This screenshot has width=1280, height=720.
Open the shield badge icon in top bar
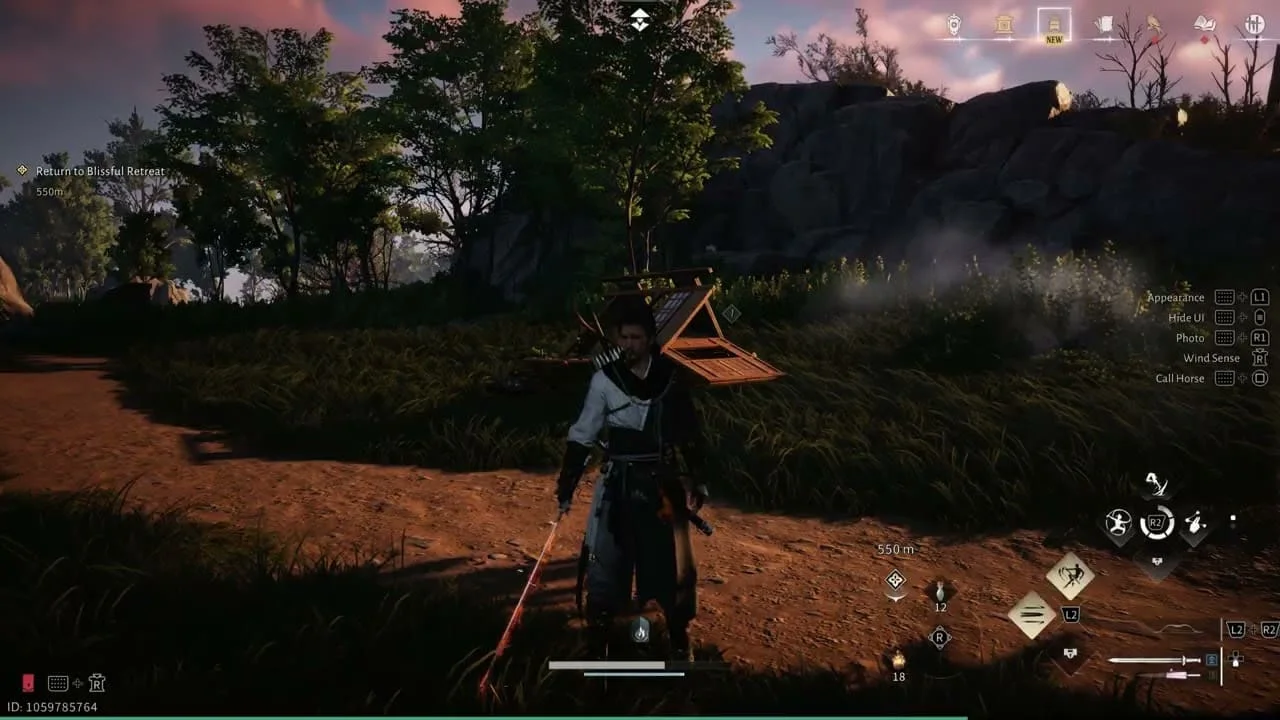point(954,25)
